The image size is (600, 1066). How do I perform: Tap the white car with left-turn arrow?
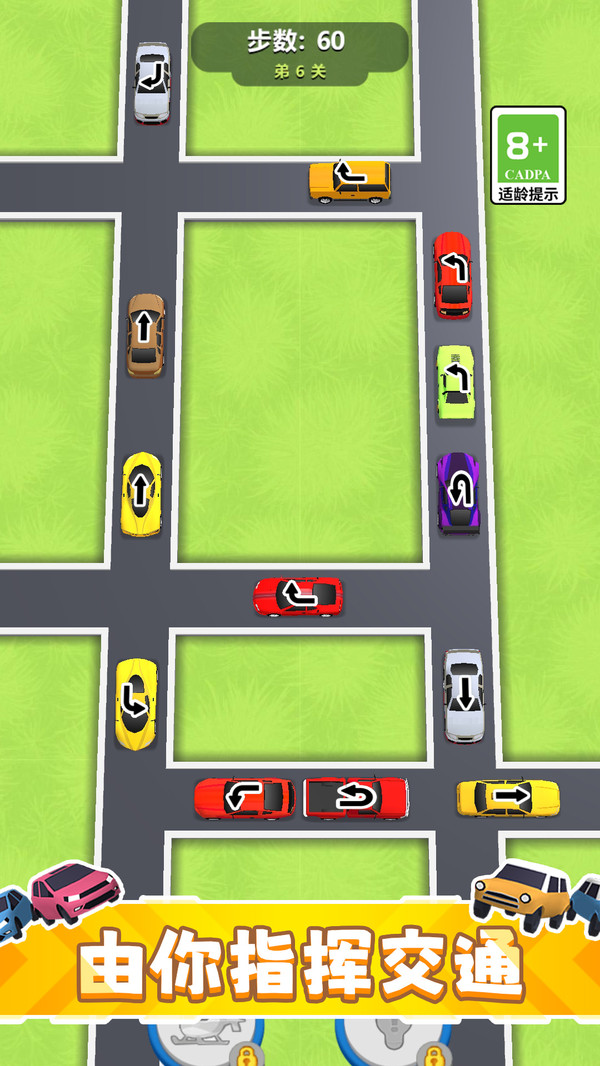[152, 82]
